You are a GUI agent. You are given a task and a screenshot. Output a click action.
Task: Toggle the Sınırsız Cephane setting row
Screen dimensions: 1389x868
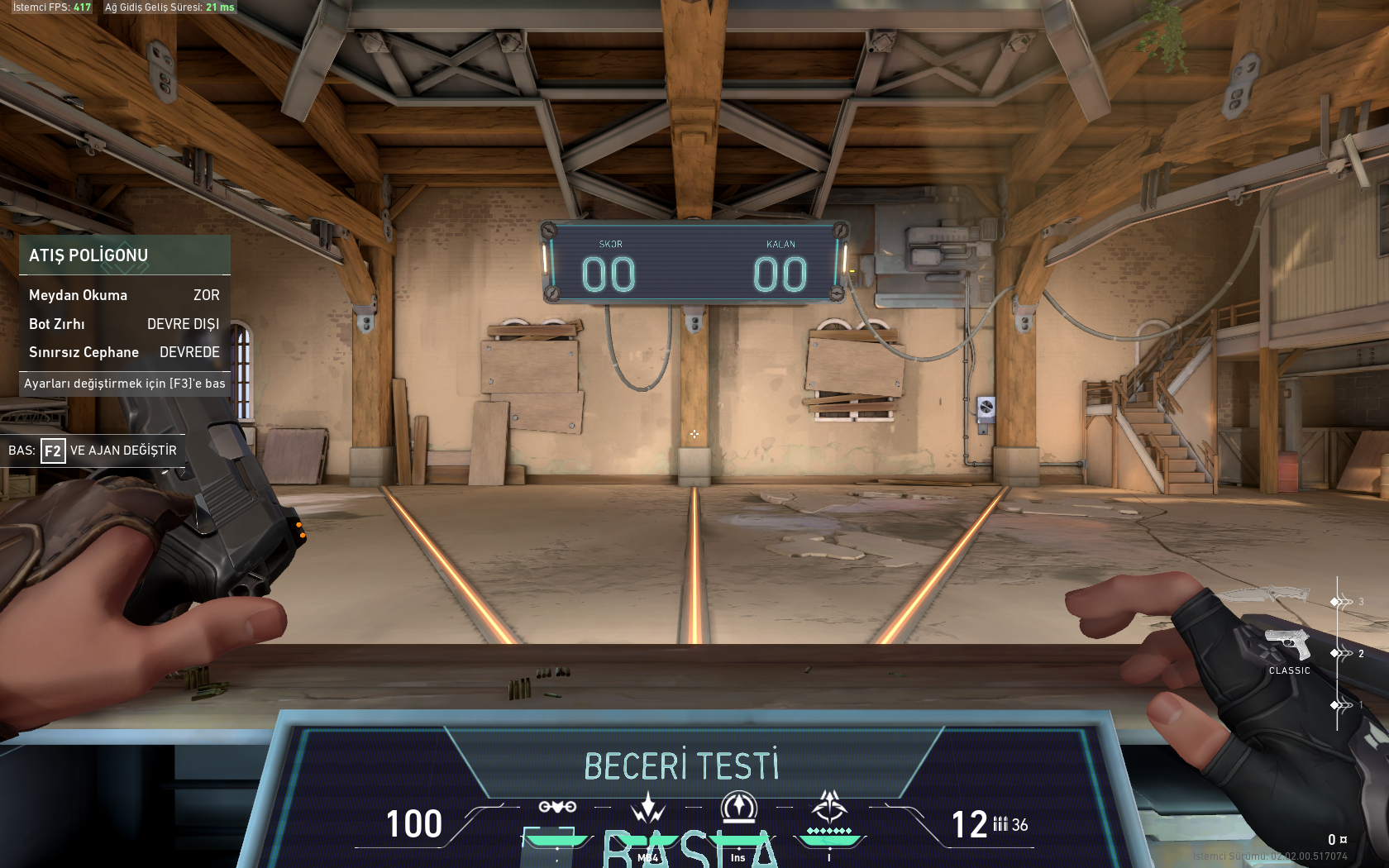tap(124, 352)
